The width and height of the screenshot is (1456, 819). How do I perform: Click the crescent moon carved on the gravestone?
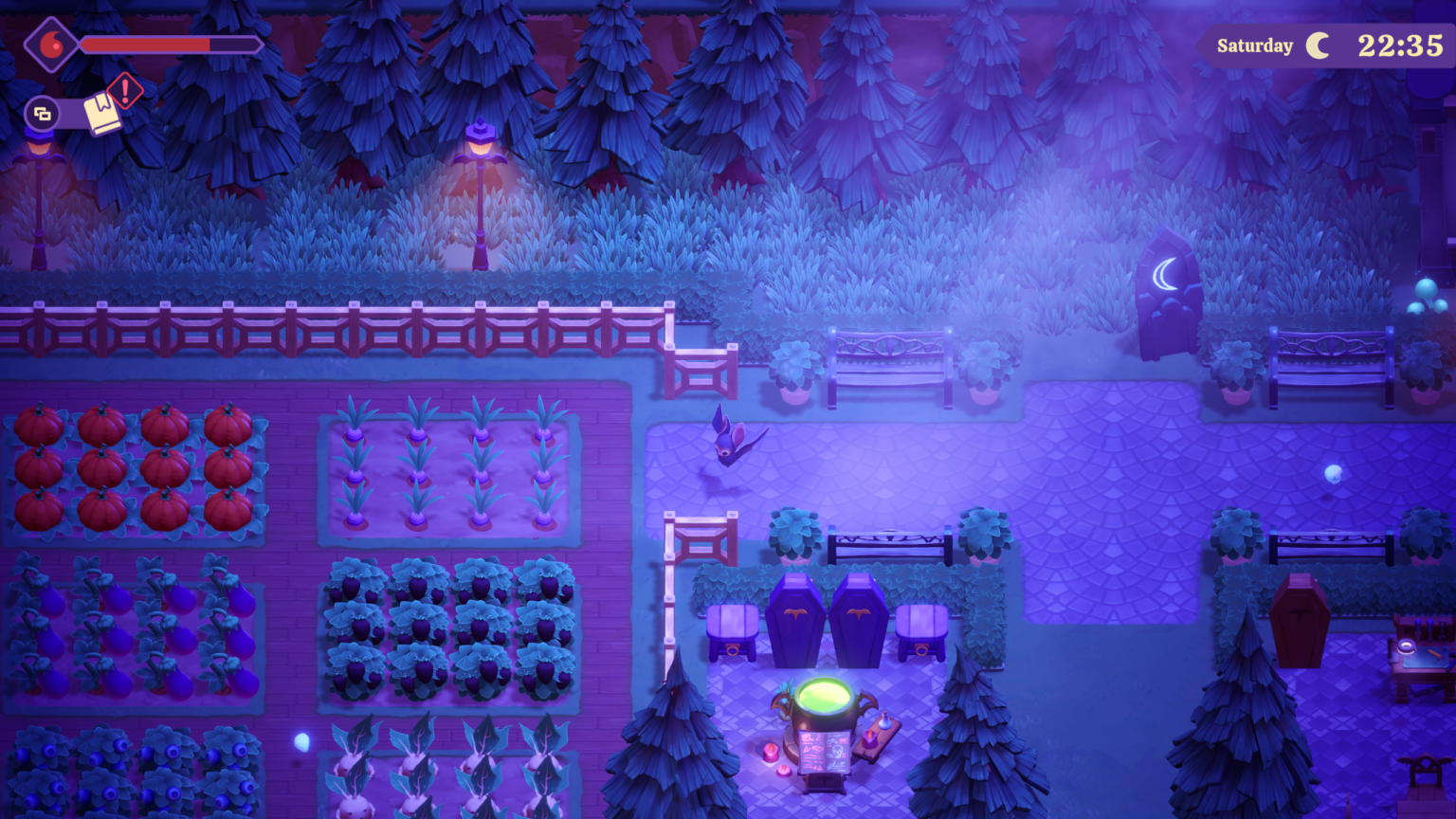point(1164,274)
